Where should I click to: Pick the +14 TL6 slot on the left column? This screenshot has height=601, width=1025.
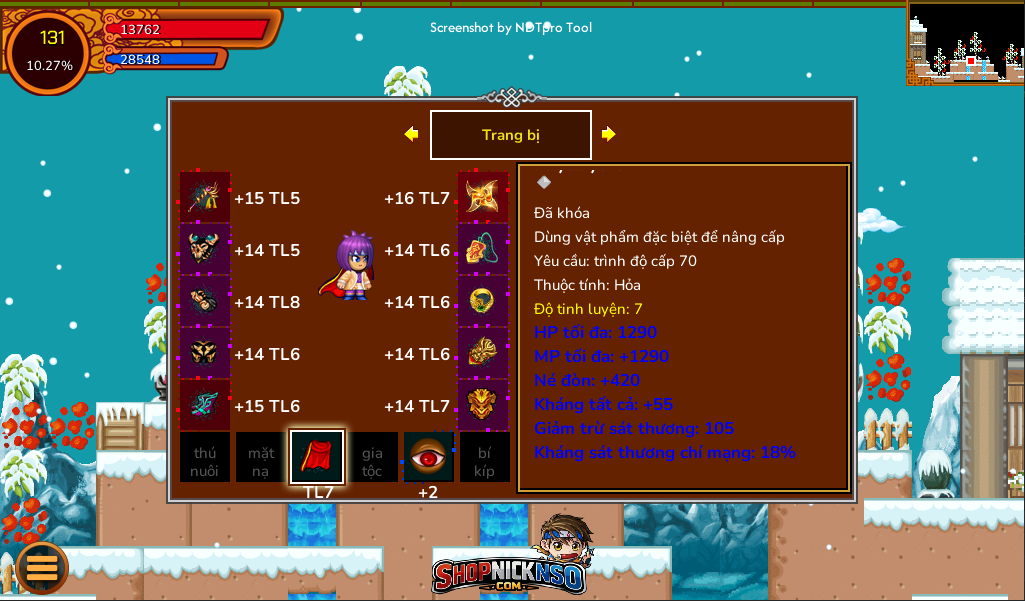(205, 354)
